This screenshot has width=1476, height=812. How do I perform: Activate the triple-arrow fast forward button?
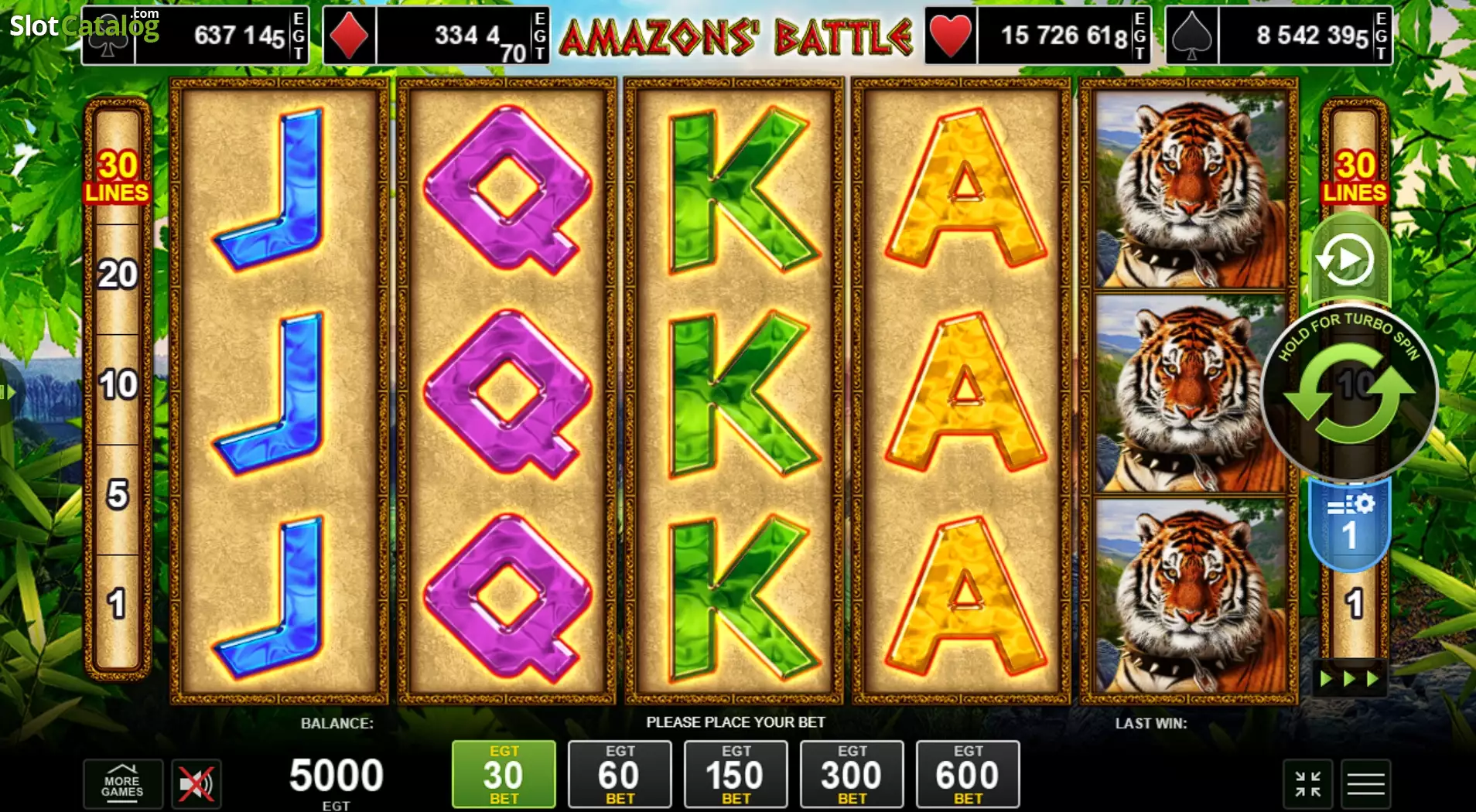(x=1349, y=679)
